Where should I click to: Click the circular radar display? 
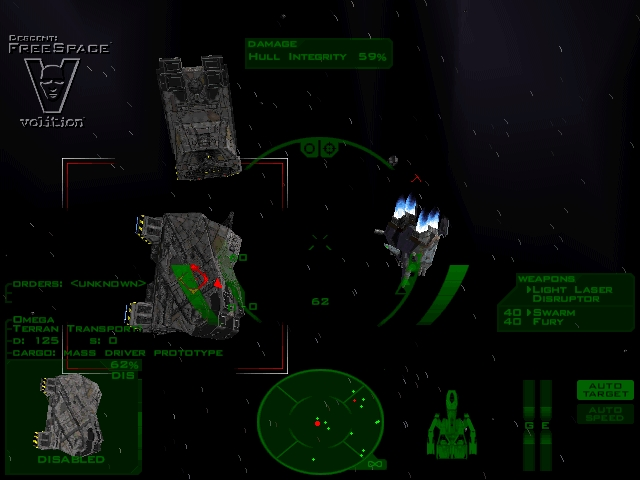[x=321, y=420]
